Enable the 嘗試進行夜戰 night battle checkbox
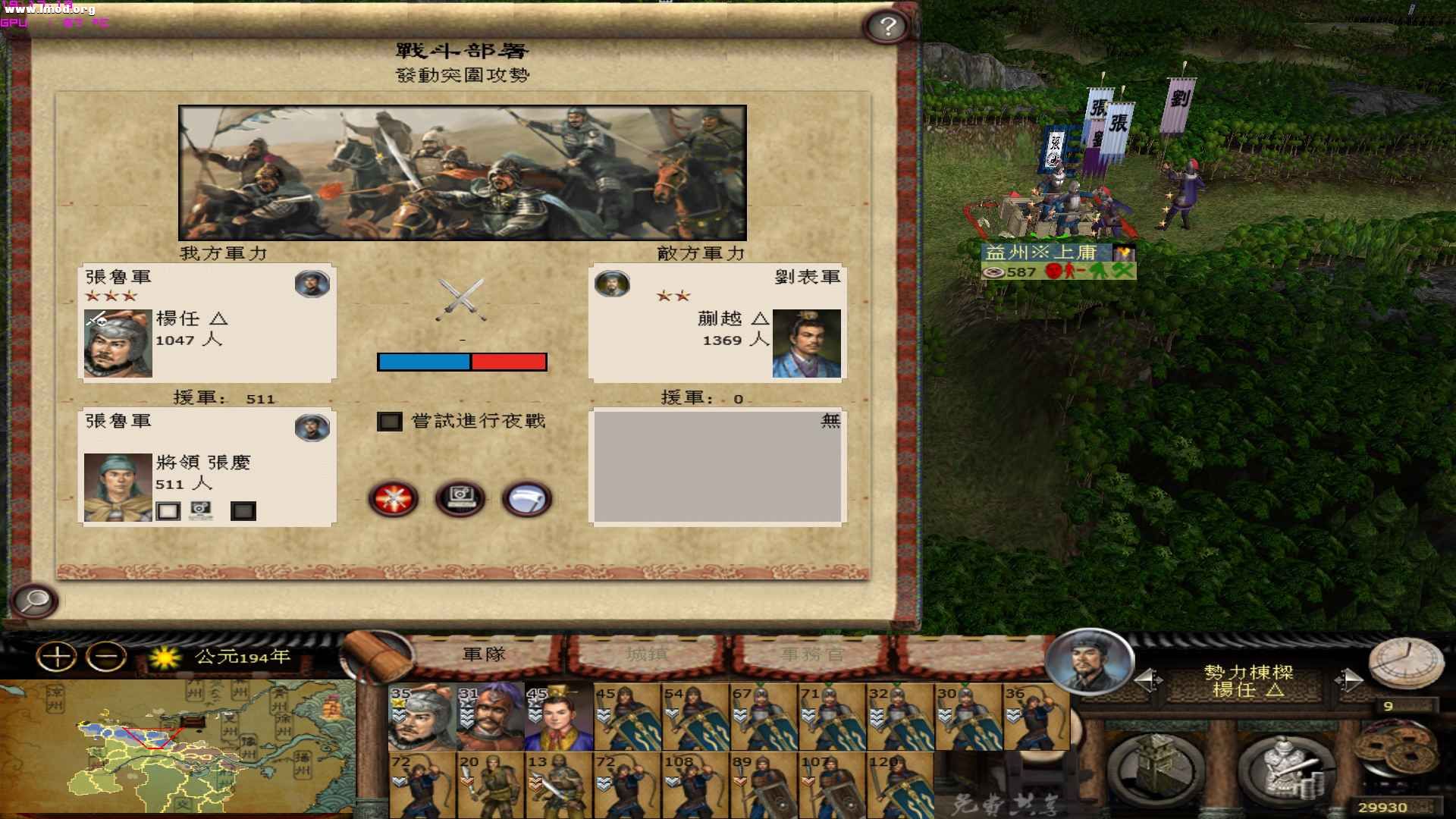This screenshot has height=819, width=1456. [388, 422]
